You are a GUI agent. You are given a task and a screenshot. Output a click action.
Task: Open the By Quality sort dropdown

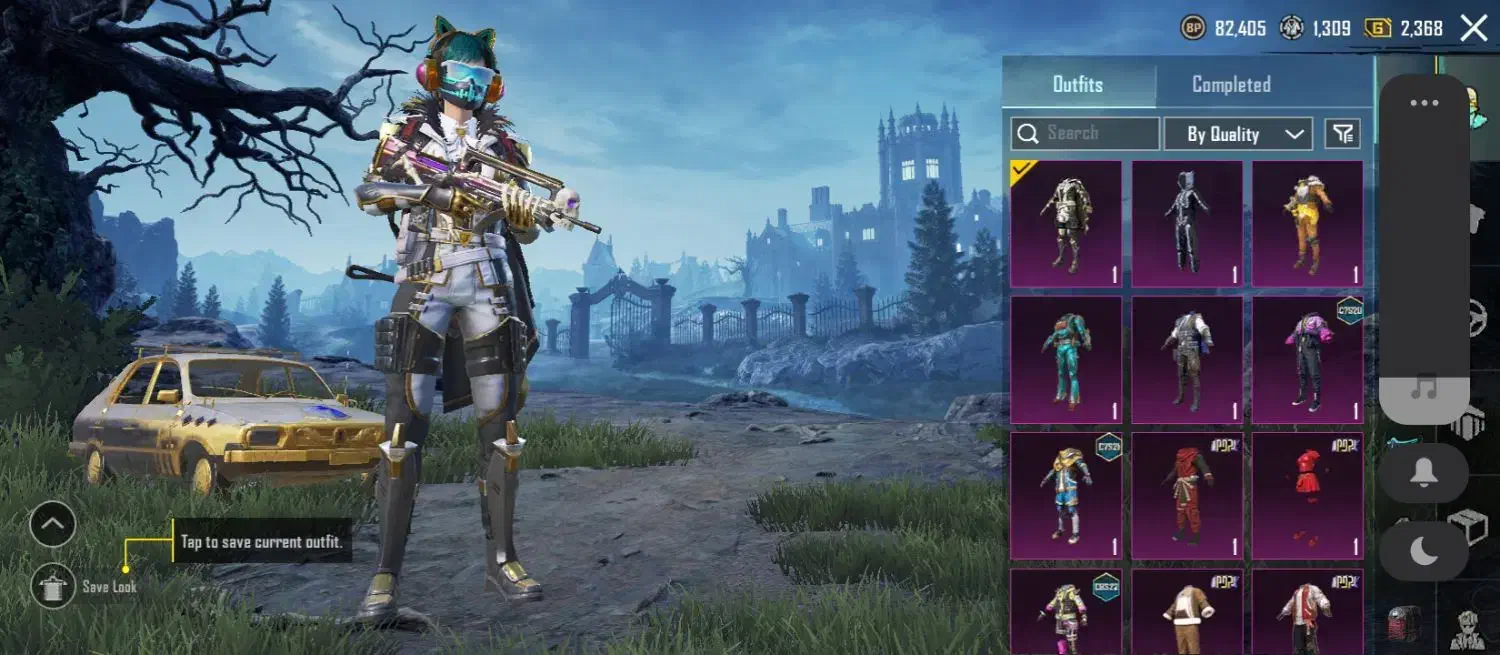click(x=1238, y=134)
